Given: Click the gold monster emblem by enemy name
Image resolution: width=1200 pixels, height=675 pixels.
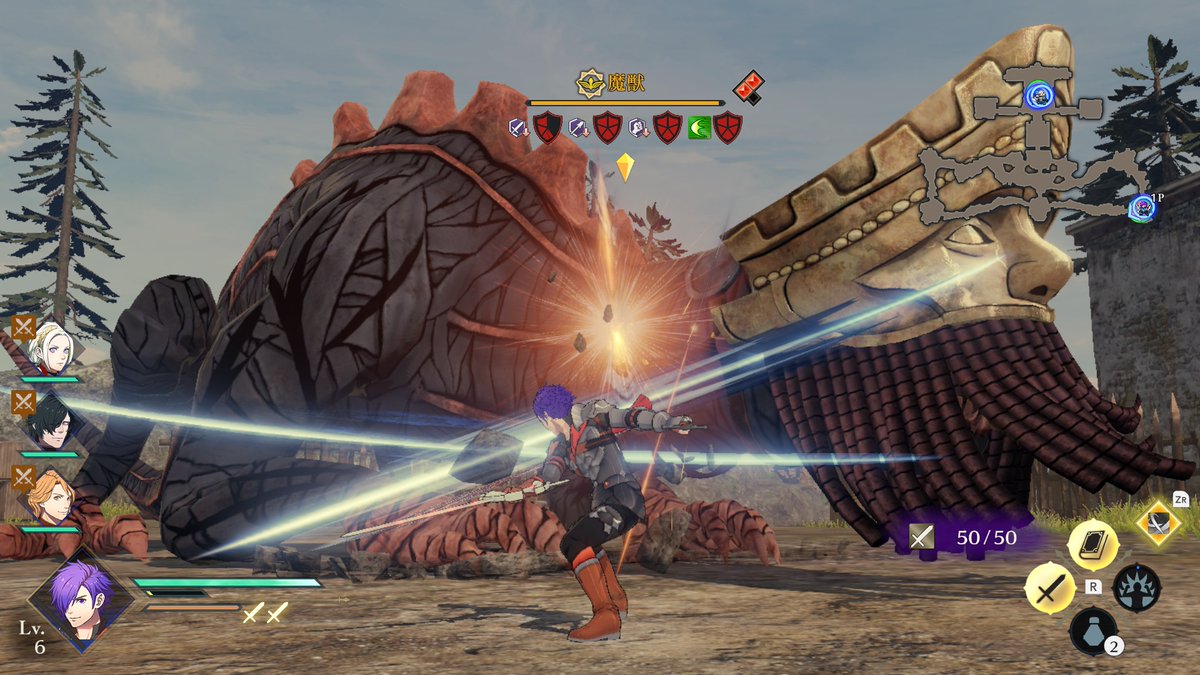Looking at the screenshot, I should [x=590, y=84].
